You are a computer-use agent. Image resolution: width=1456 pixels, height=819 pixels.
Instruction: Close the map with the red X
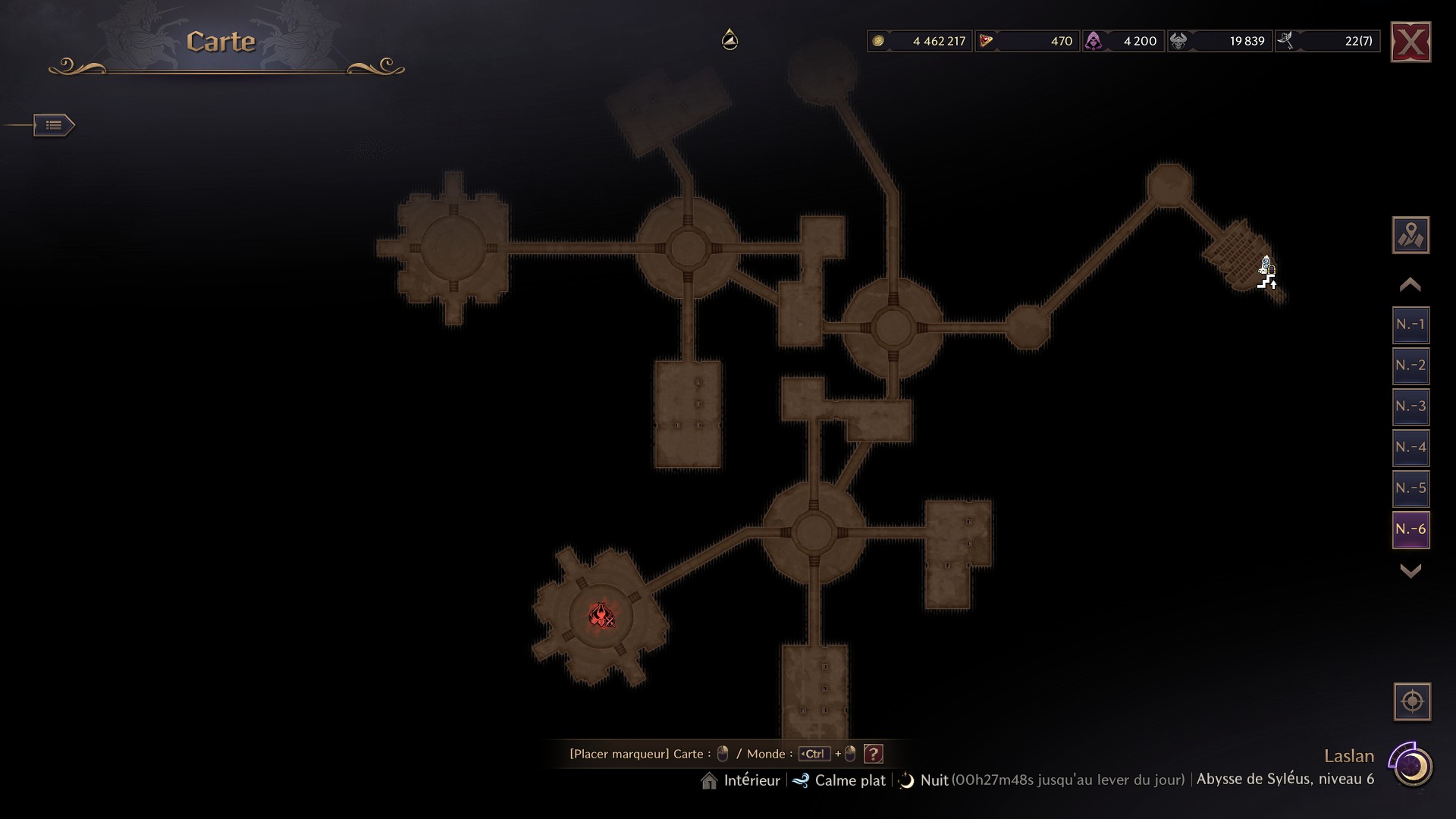coord(1410,42)
